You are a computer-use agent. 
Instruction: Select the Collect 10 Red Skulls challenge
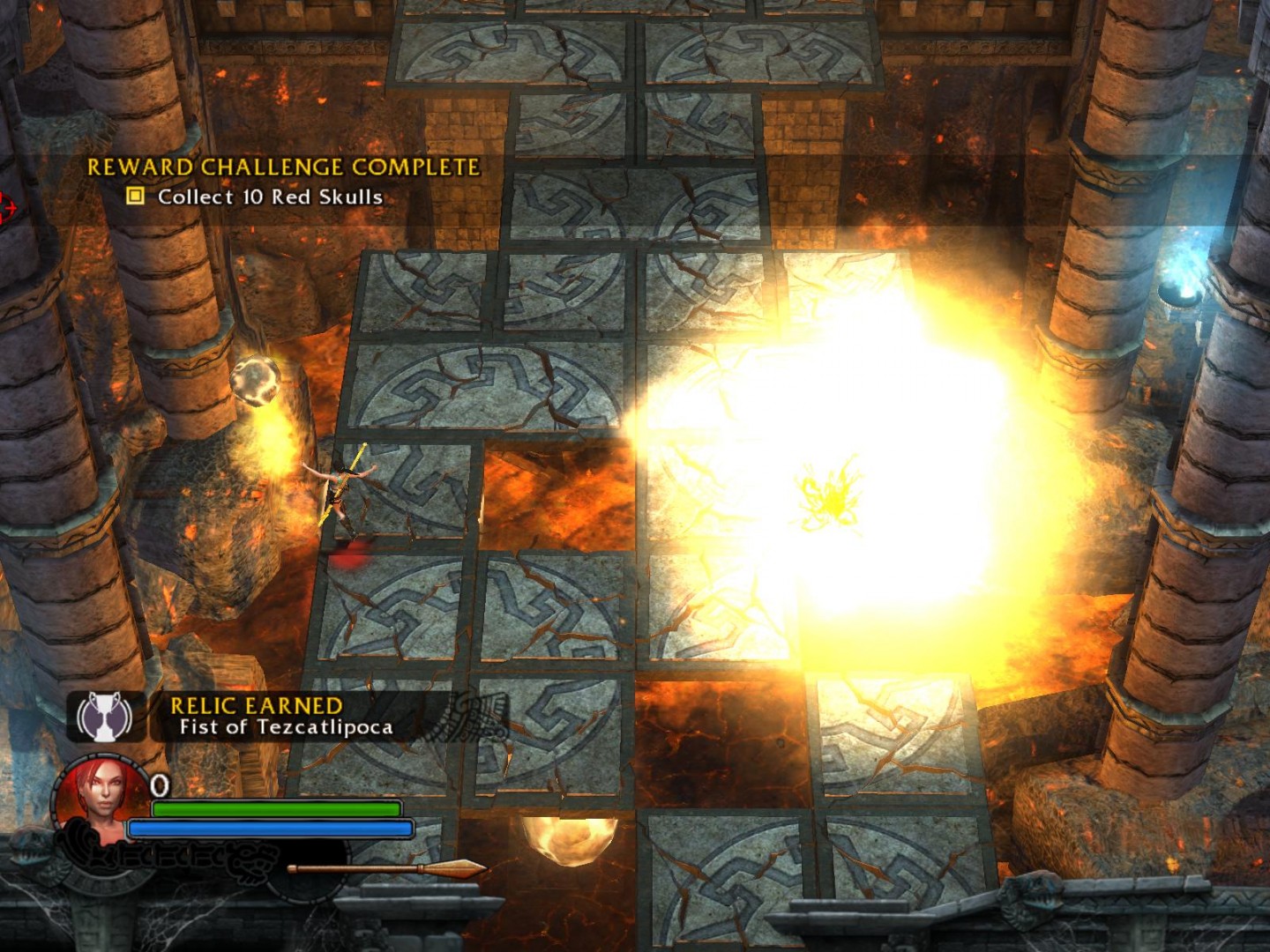point(269,197)
